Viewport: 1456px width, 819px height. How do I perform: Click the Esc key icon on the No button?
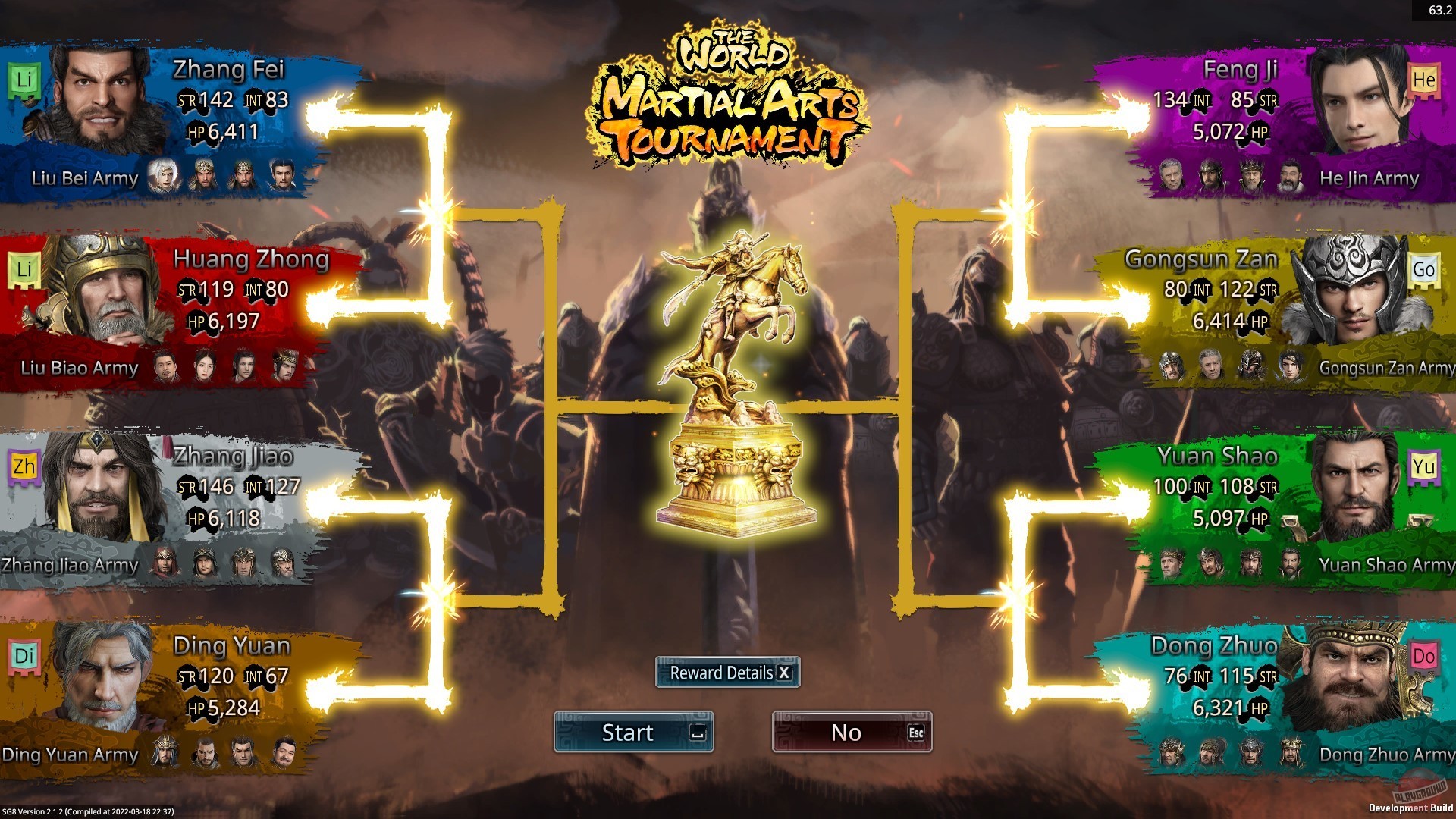coord(916,733)
